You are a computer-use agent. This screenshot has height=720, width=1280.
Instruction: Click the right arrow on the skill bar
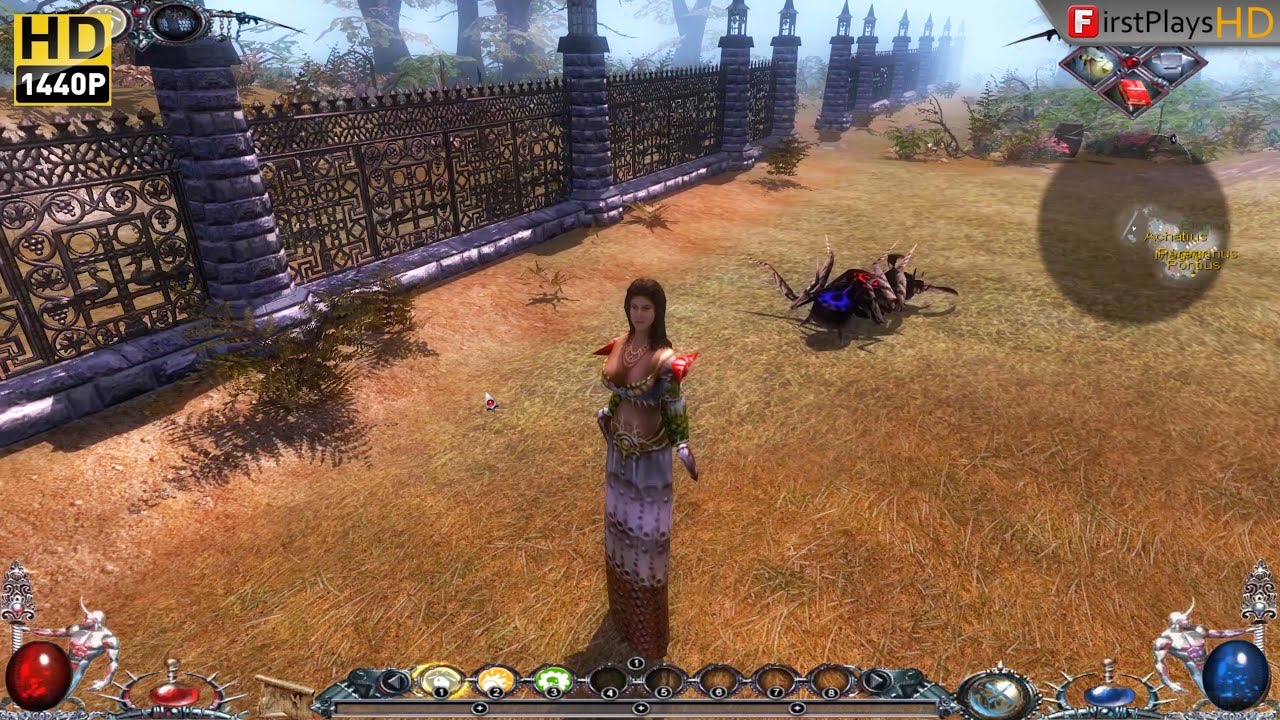876,682
